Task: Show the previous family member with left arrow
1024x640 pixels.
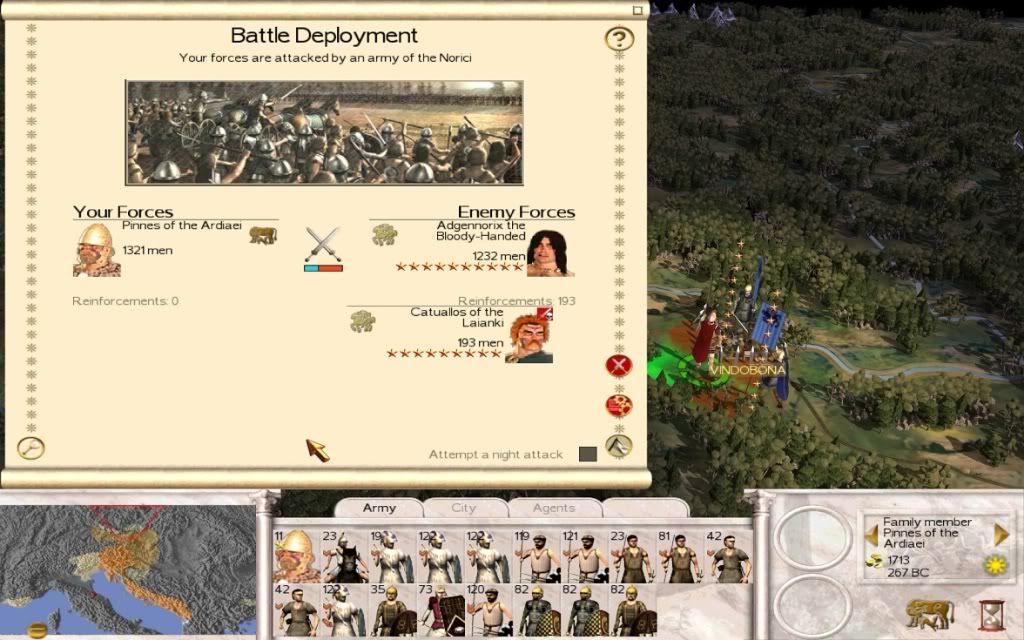Action: pyautogui.click(x=871, y=535)
